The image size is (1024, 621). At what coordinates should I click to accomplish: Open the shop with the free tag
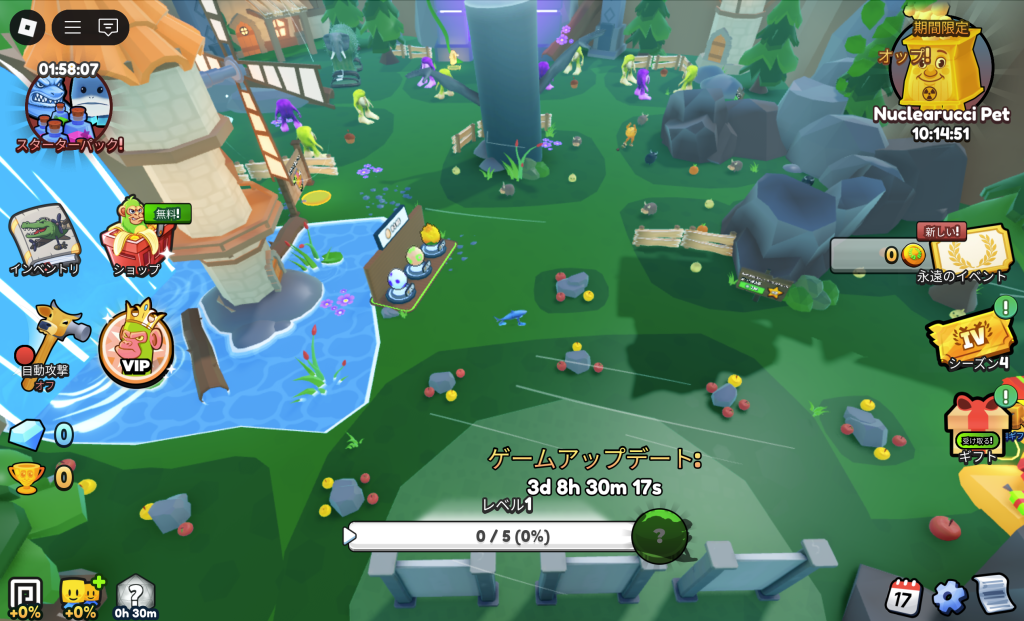(x=137, y=237)
